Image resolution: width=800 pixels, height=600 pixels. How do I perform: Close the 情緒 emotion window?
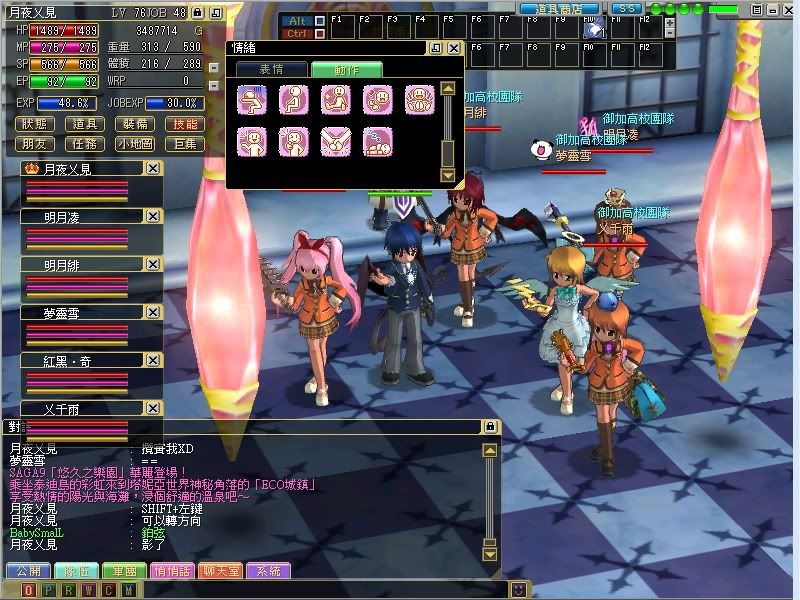point(454,48)
